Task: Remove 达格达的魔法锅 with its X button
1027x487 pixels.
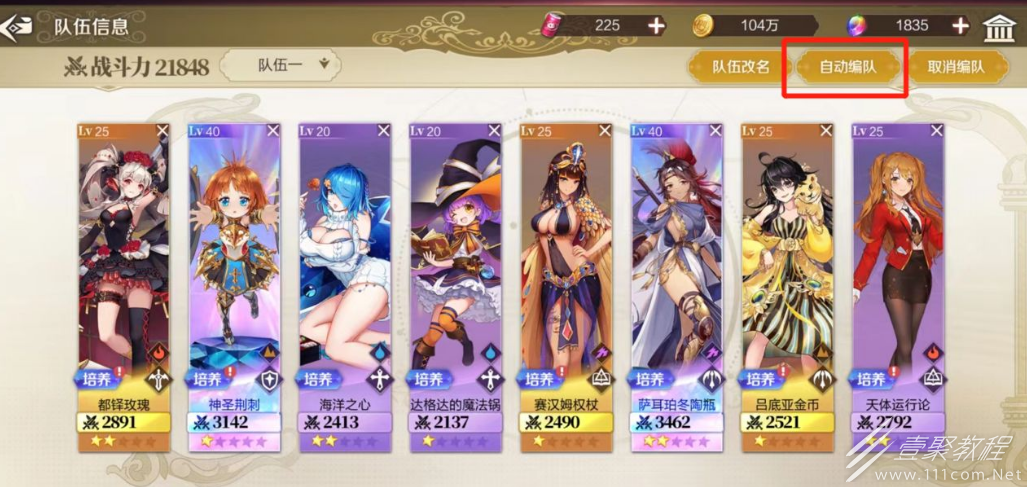Action: pos(493,131)
